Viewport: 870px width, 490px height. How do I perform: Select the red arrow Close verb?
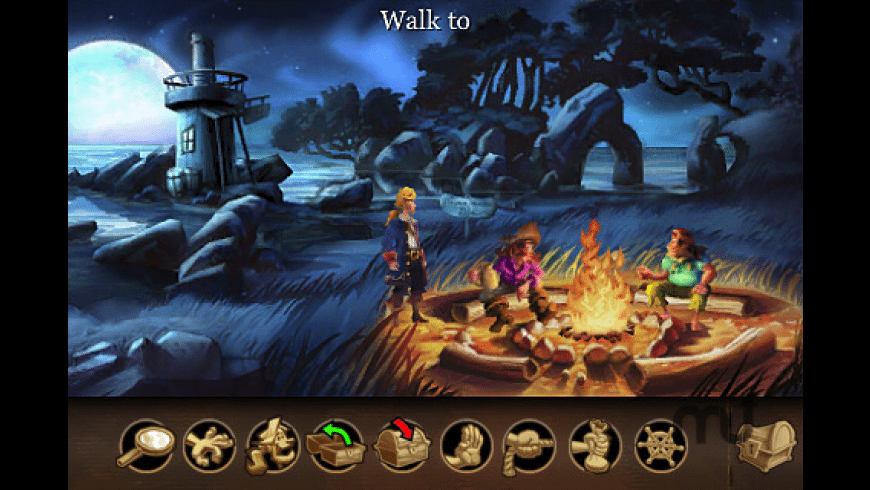402,445
